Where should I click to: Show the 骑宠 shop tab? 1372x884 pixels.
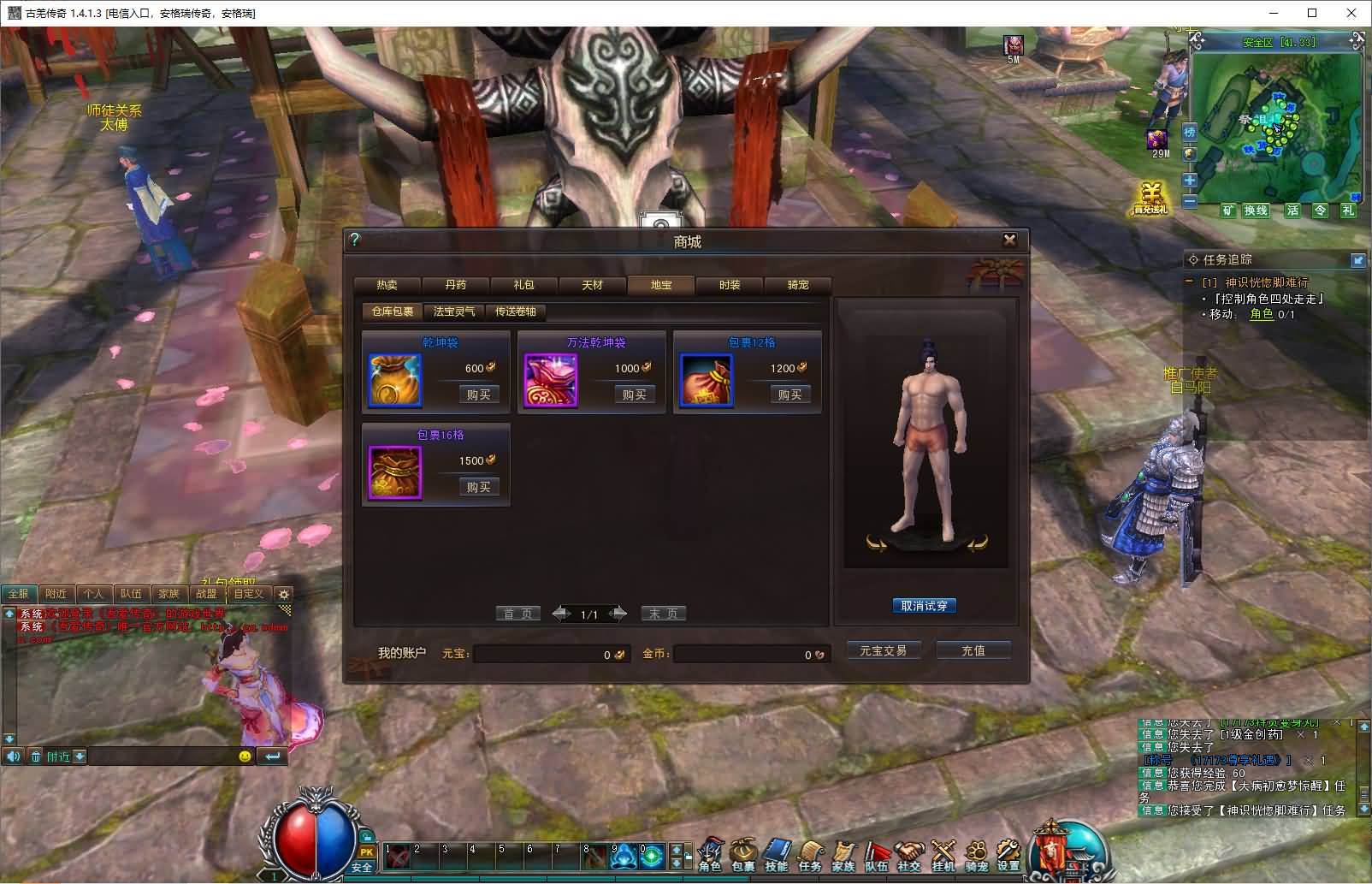[x=798, y=285]
